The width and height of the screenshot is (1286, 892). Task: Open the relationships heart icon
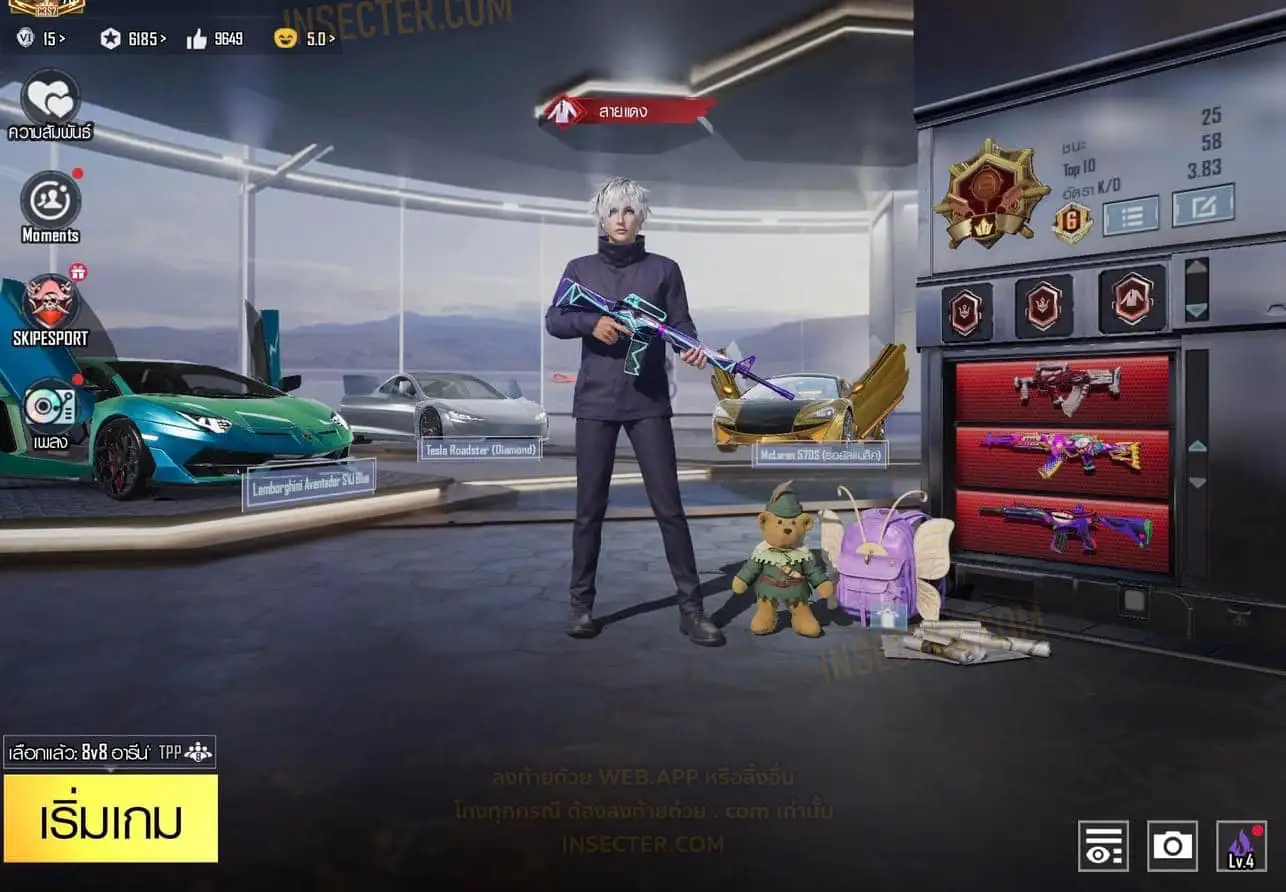click(50, 99)
